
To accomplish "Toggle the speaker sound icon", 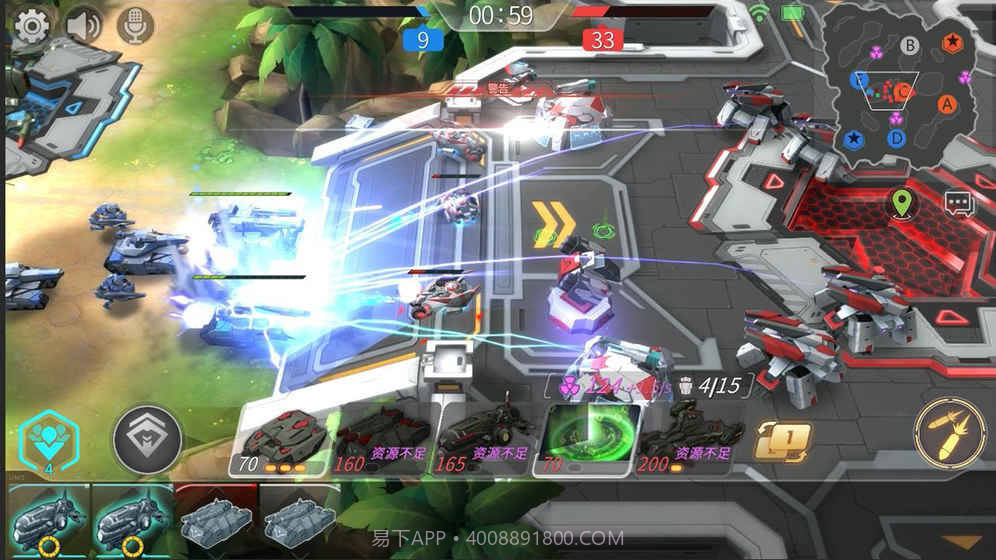I will 84,25.
